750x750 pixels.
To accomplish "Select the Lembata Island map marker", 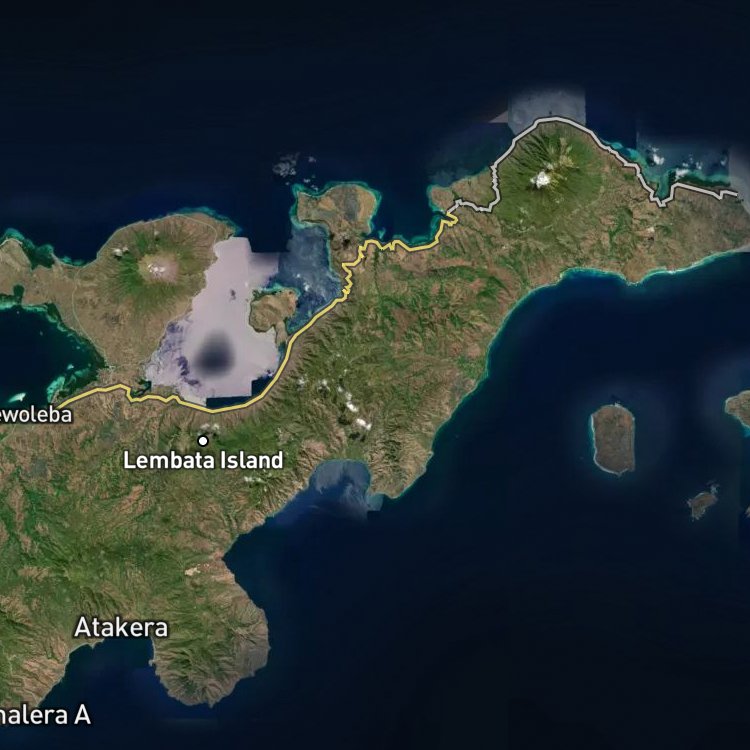I will (203, 440).
